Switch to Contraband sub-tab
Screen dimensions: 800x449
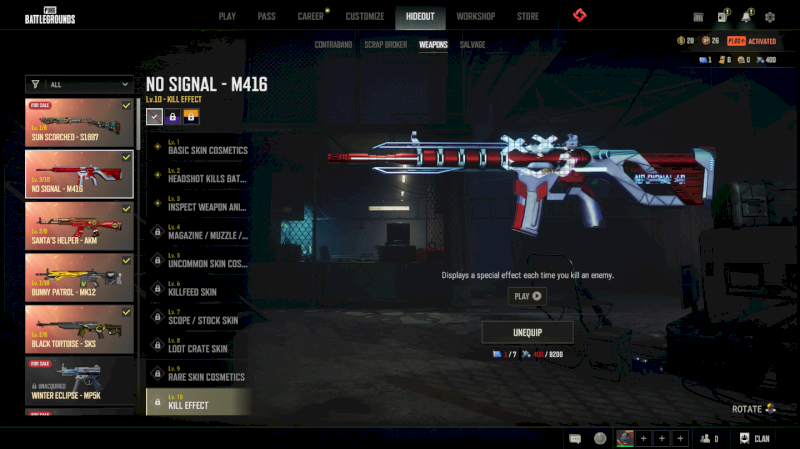pyautogui.click(x=333, y=45)
